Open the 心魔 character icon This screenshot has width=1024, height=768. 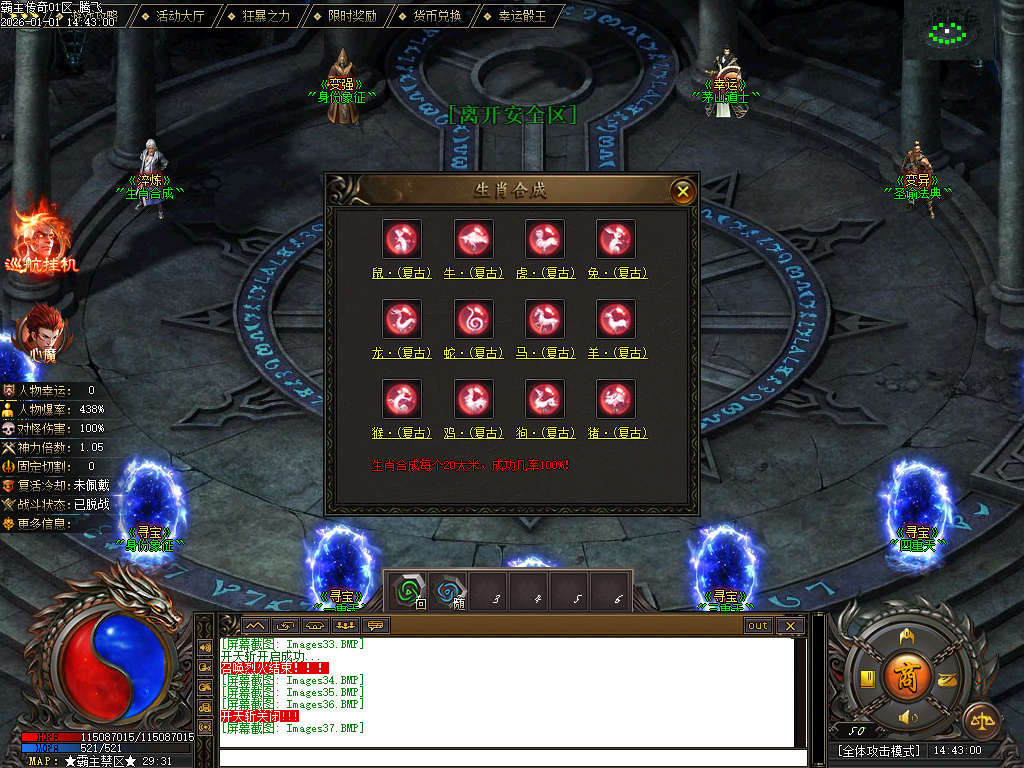tap(42, 330)
